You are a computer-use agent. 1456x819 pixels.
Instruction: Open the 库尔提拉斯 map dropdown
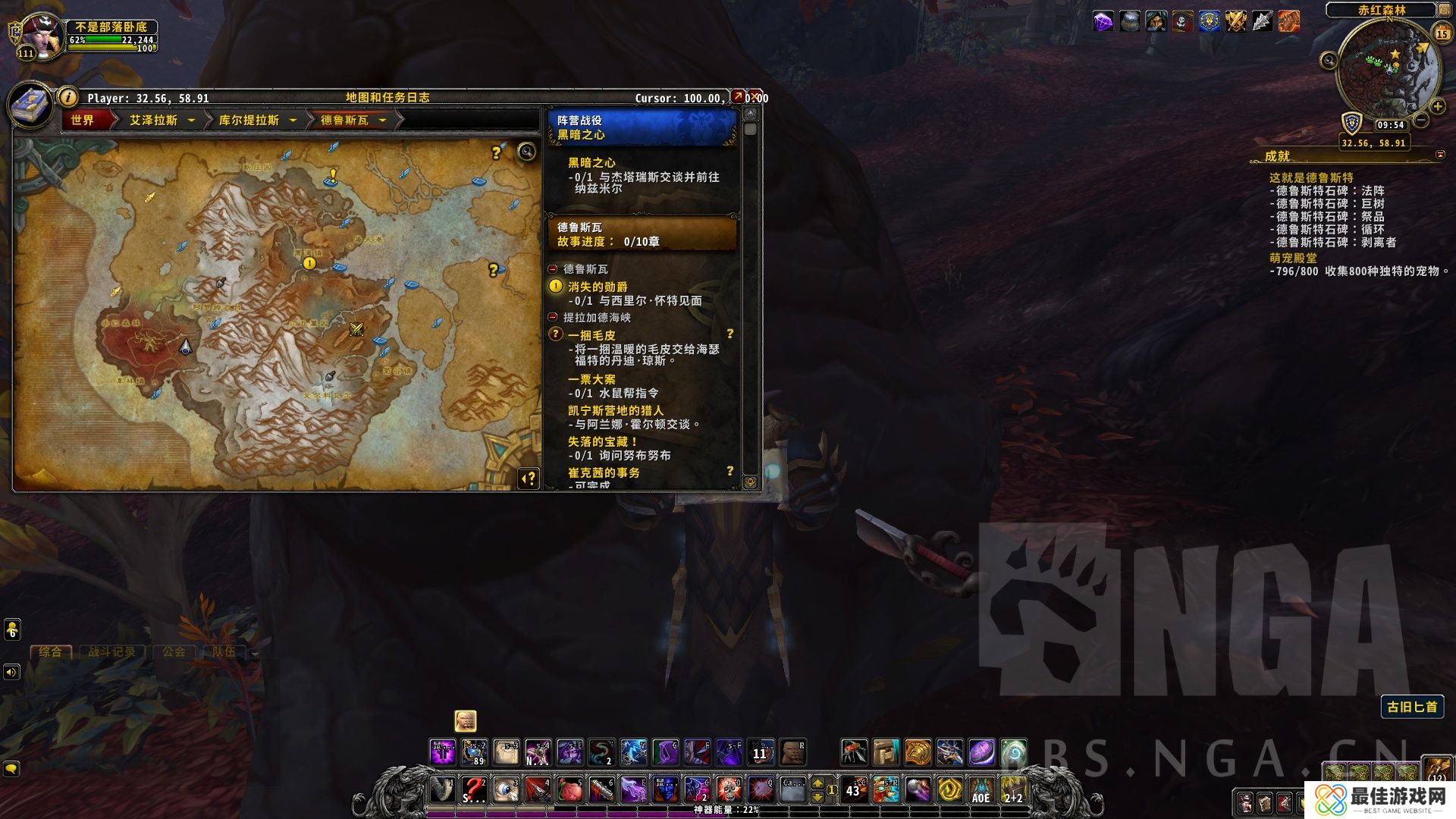[x=293, y=120]
